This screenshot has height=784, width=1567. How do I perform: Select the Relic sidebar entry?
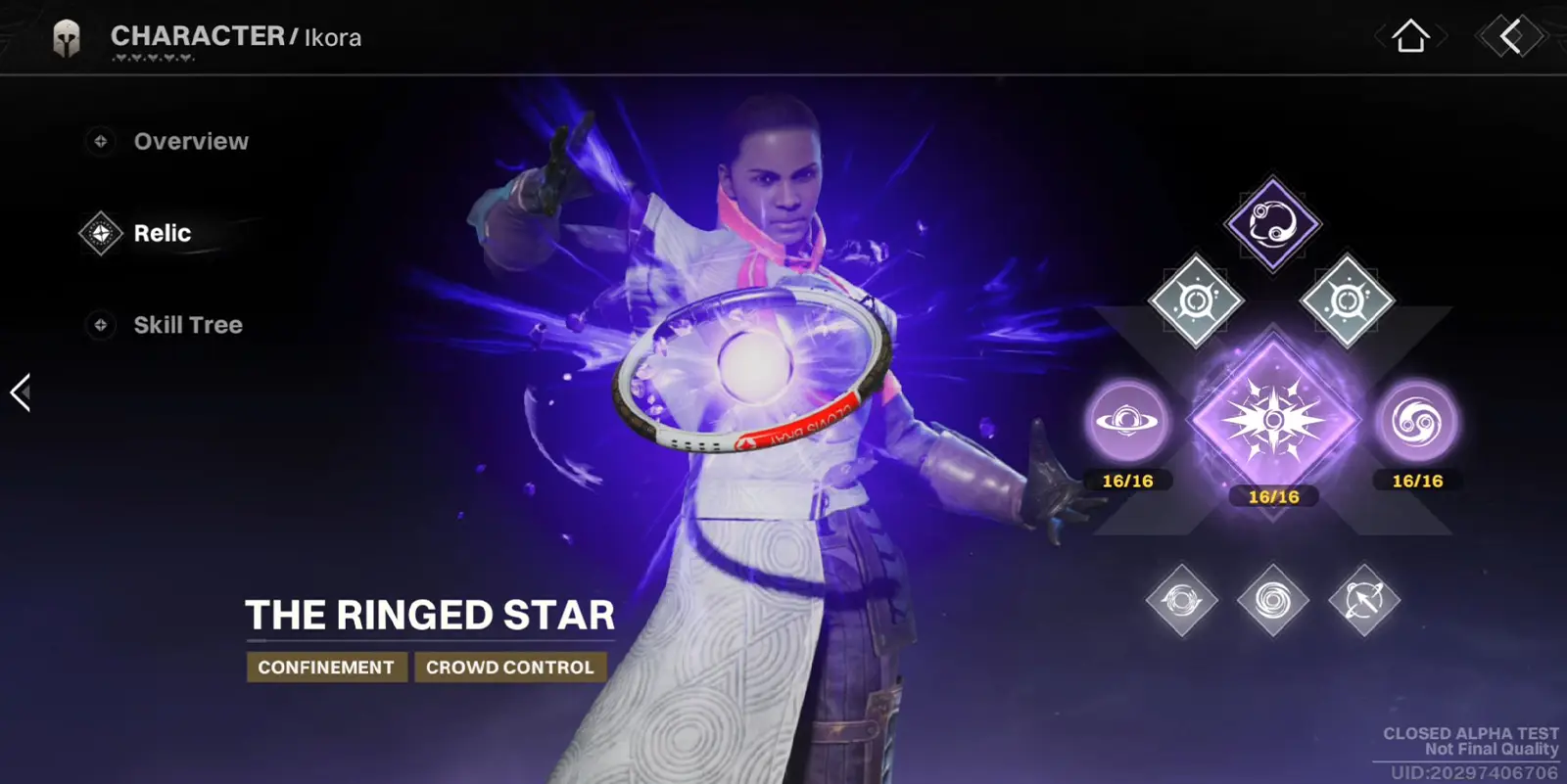click(x=163, y=233)
